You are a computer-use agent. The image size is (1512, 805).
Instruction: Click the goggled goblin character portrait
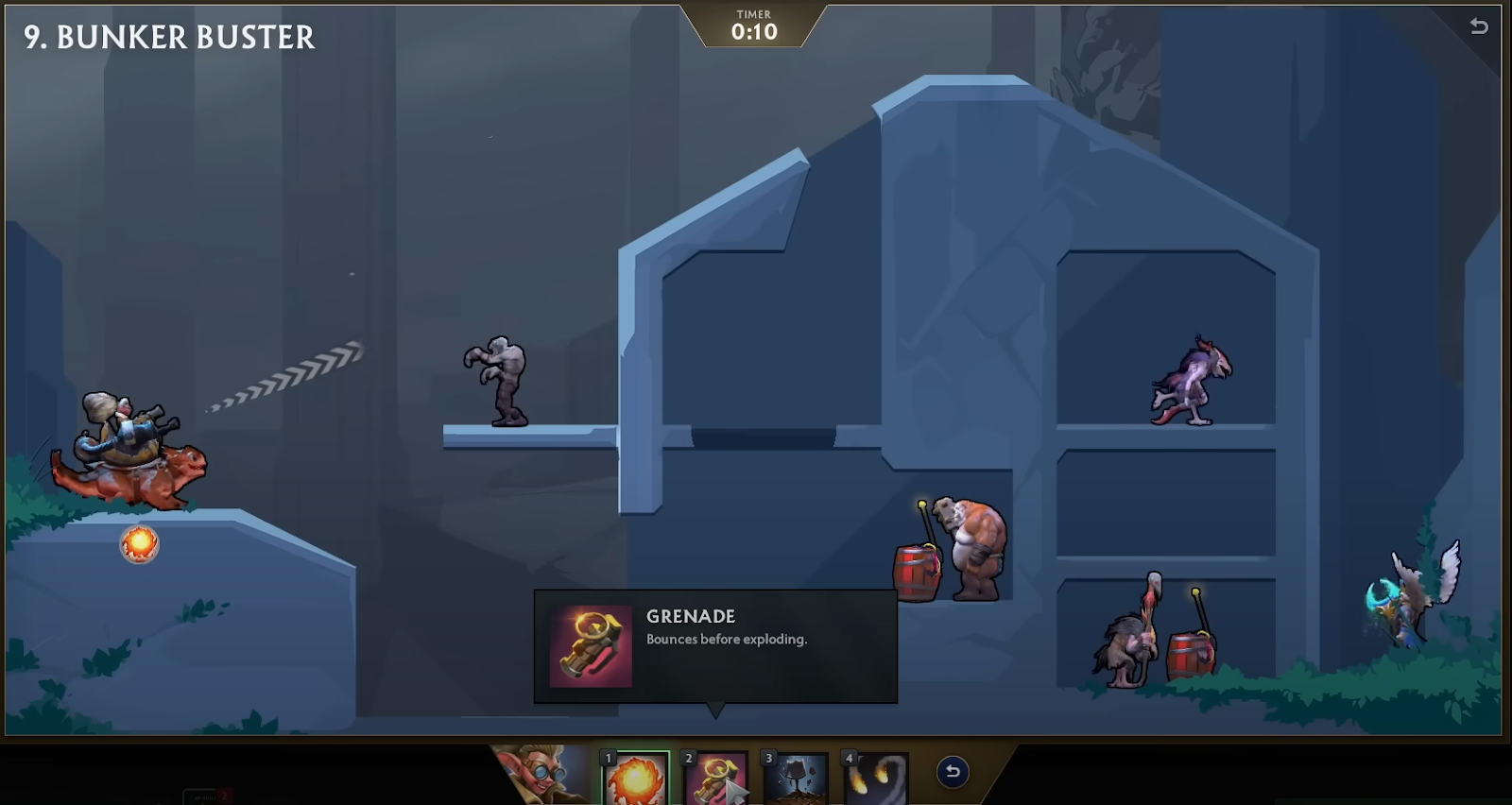coord(541,775)
